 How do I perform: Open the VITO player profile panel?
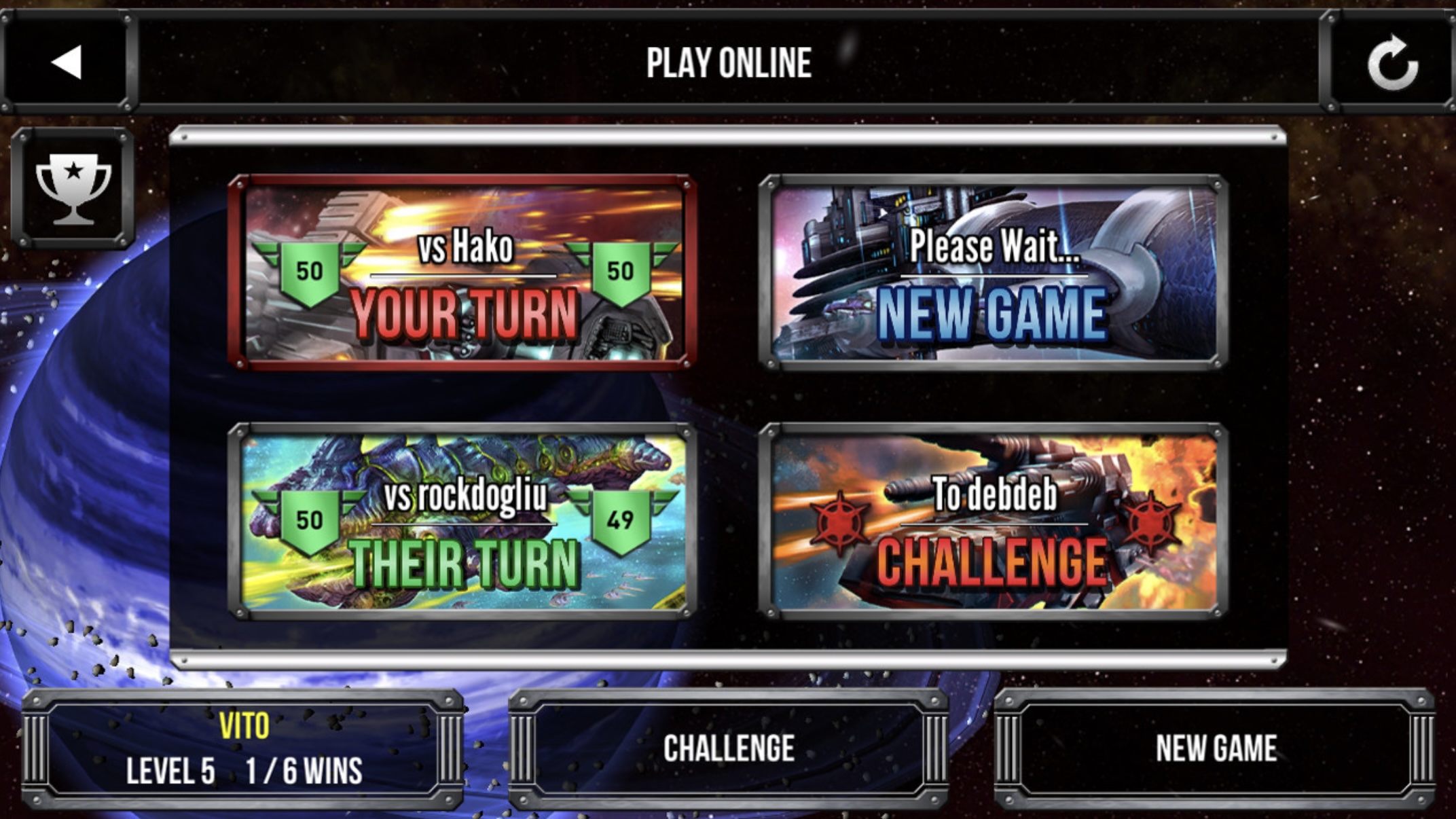(243, 748)
